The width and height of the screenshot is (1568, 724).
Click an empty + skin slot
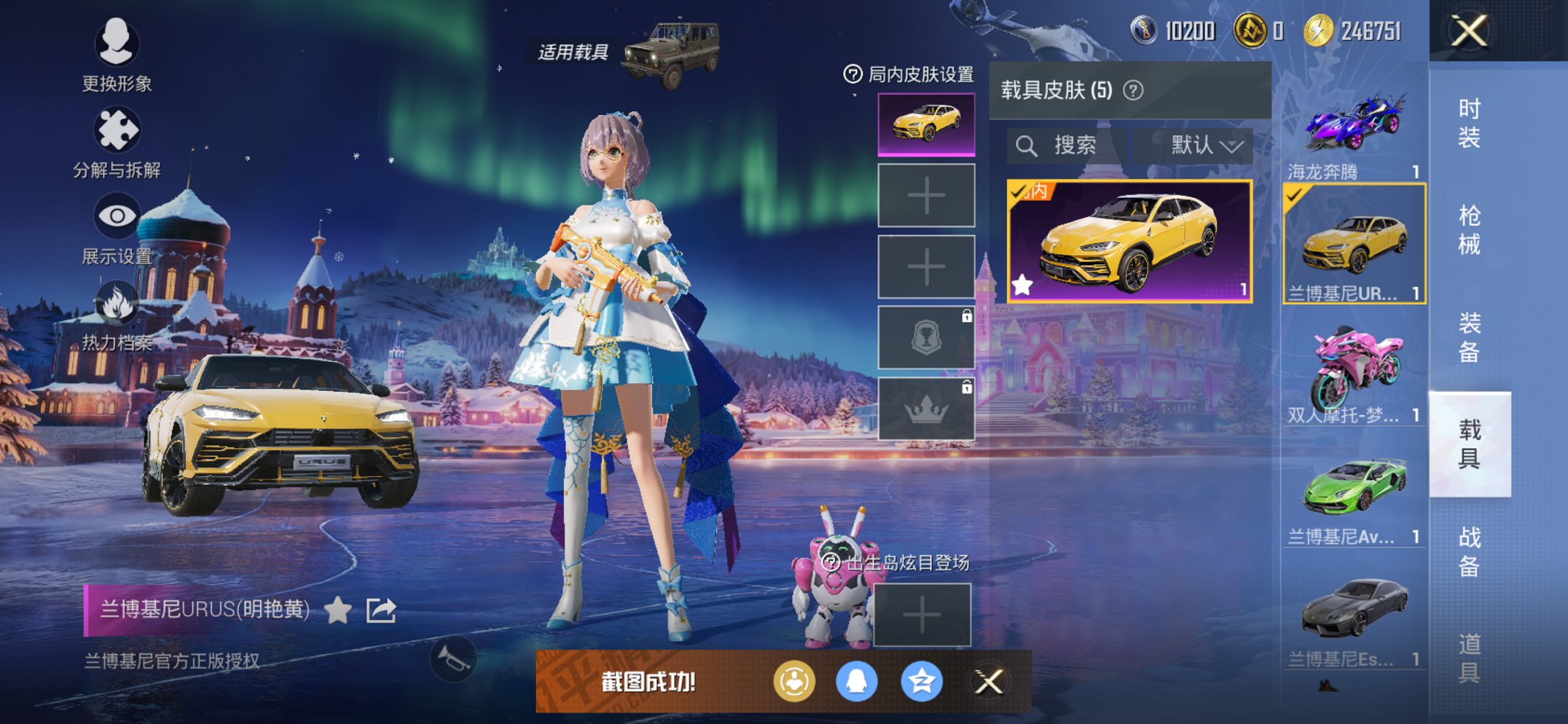pyautogui.click(x=926, y=197)
